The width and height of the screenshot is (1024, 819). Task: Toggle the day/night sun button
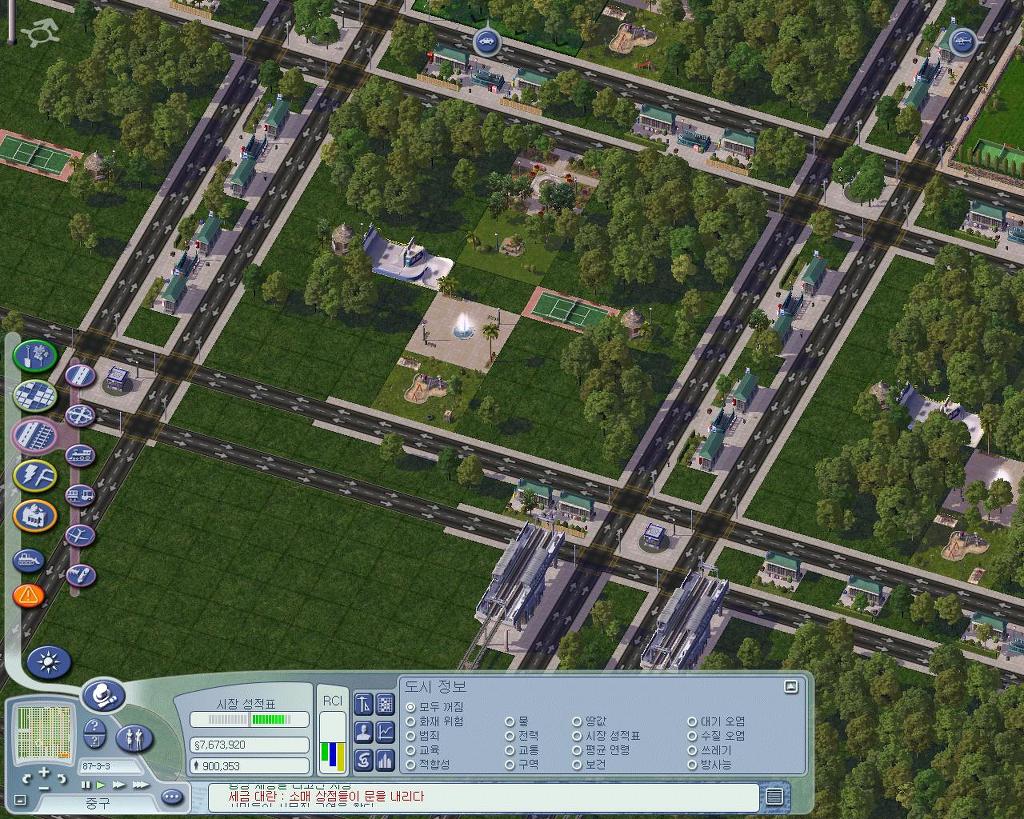pyautogui.click(x=48, y=661)
